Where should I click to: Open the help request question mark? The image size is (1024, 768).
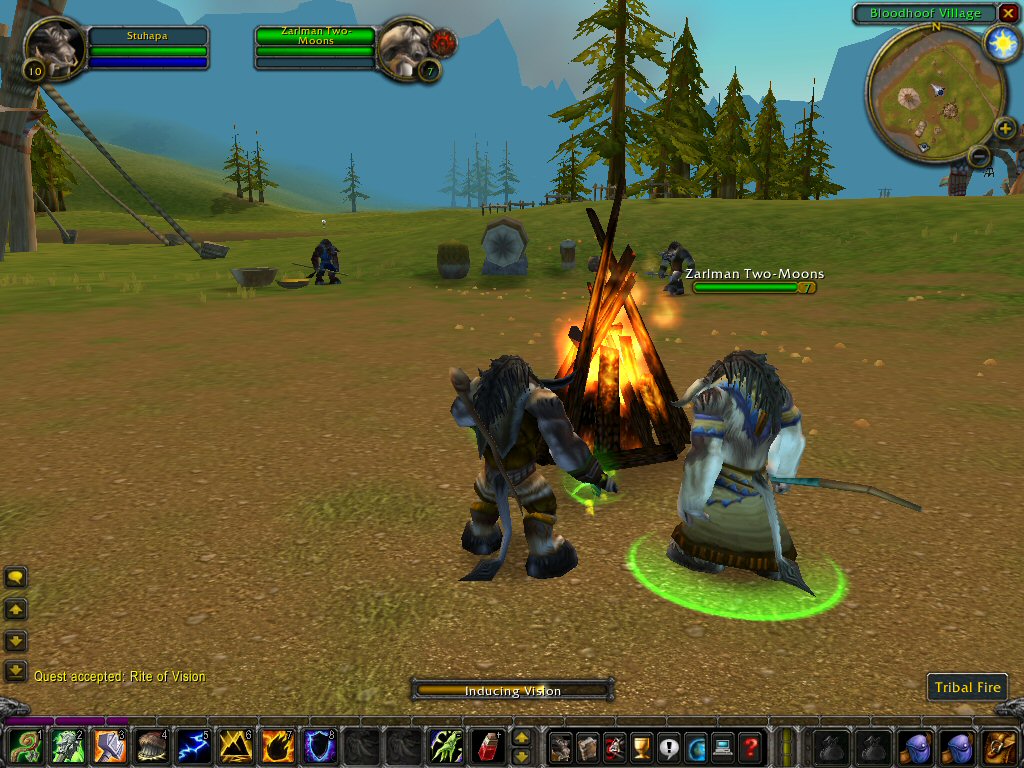pos(749,746)
